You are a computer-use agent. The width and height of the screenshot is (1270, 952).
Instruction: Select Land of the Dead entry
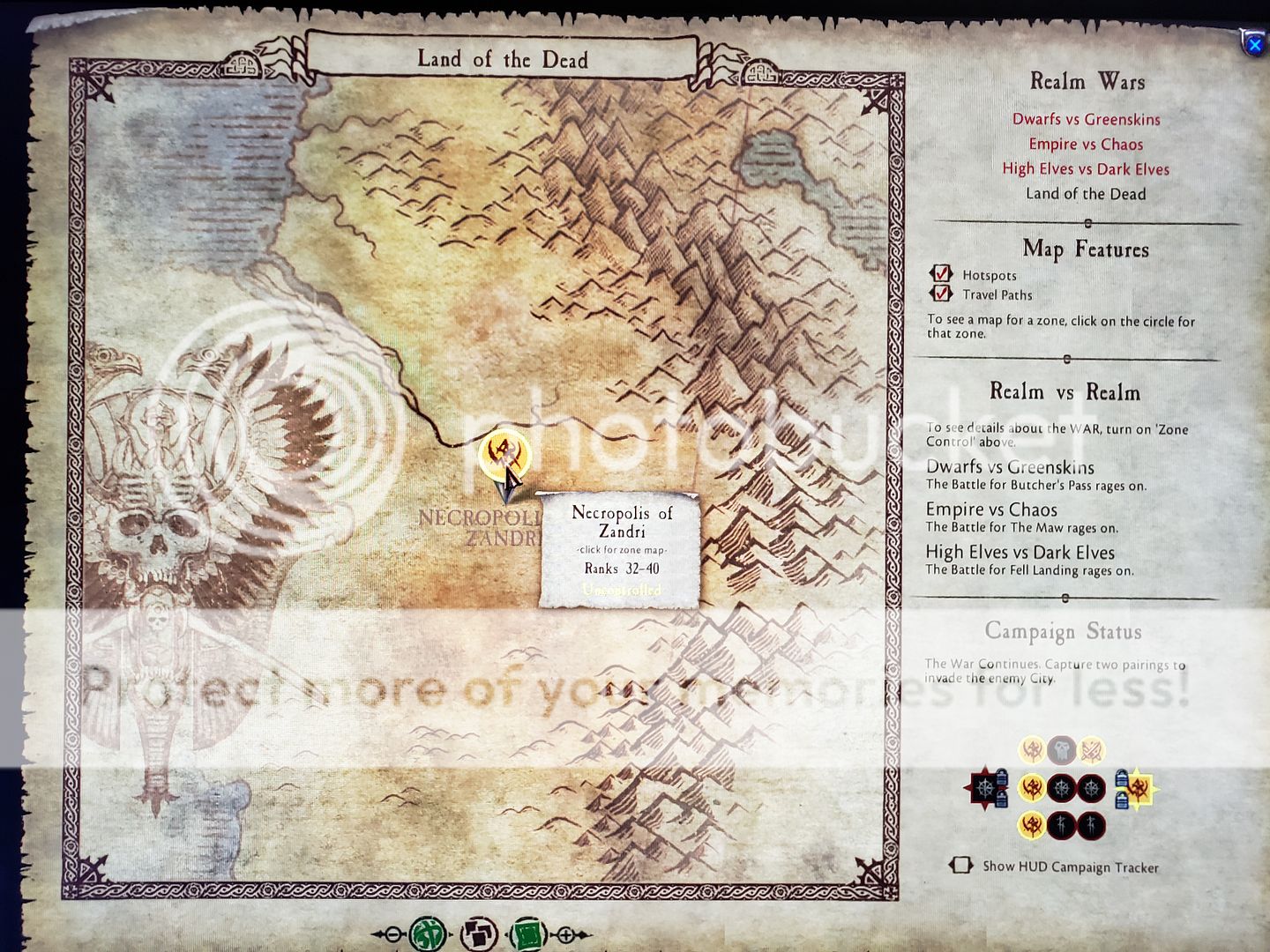click(x=1086, y=194)
